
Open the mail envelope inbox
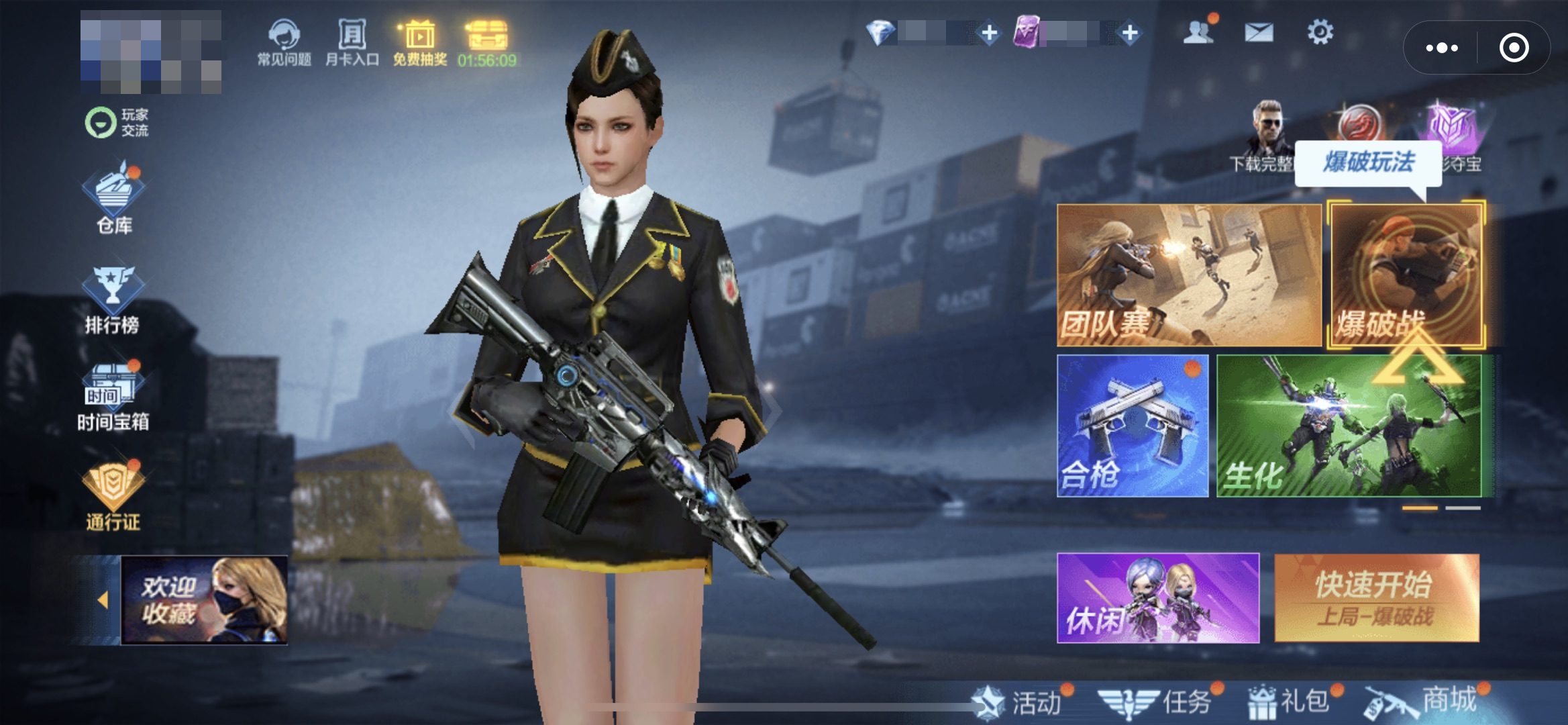[x=1259, y=32]
